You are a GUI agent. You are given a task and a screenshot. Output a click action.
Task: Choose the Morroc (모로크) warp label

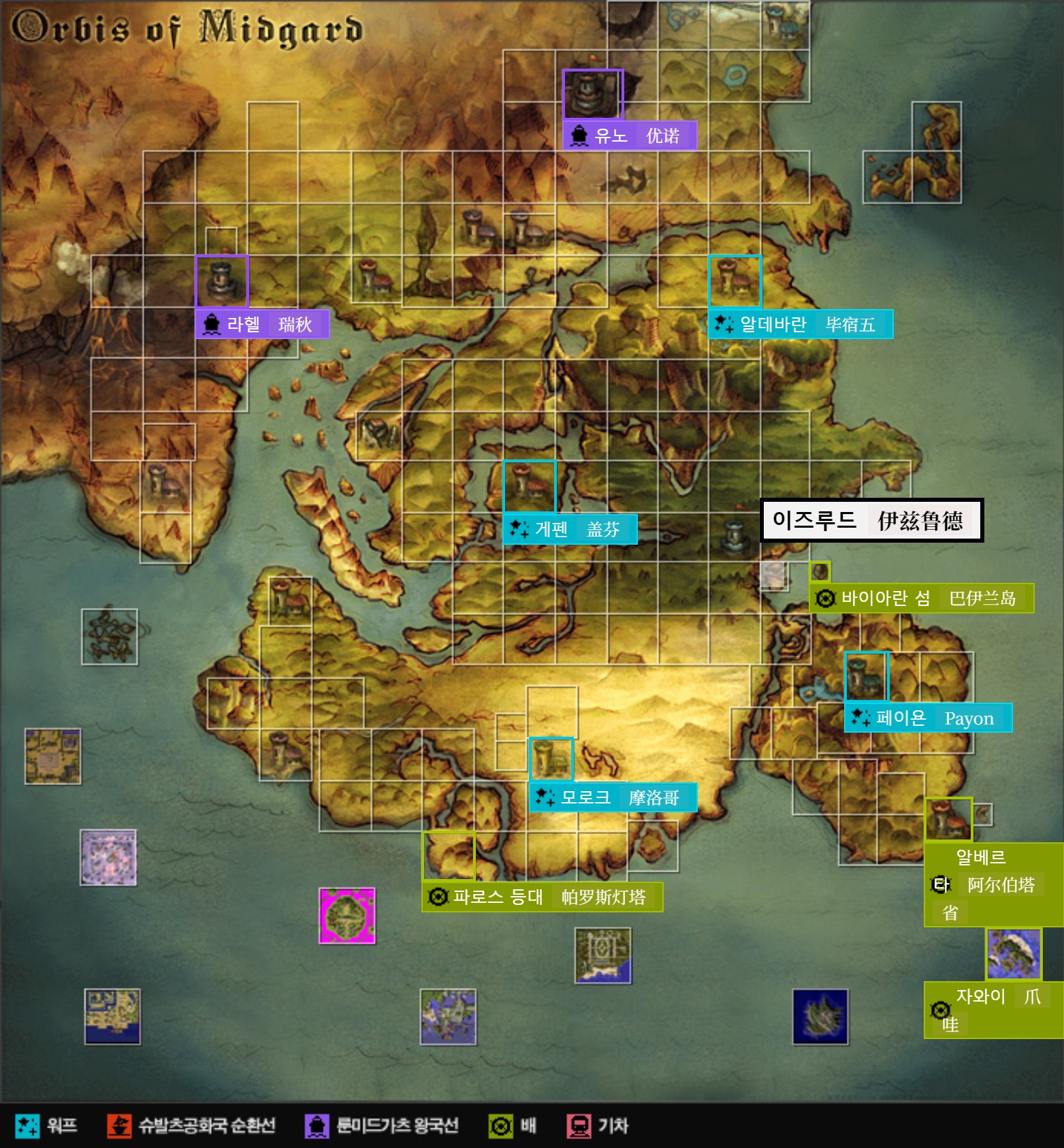point(613,797)
